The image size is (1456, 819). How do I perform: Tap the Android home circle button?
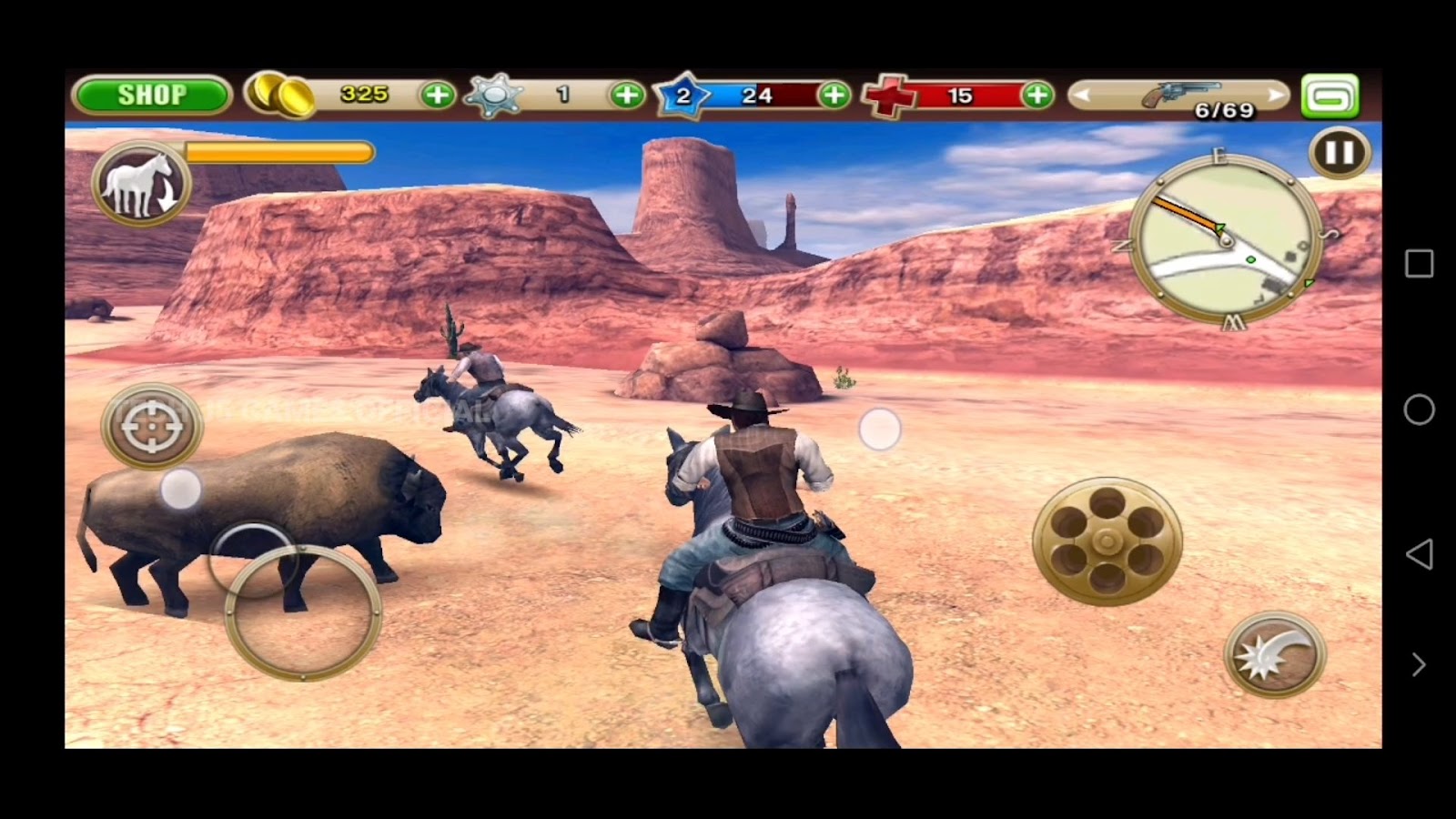(1419, 409)
